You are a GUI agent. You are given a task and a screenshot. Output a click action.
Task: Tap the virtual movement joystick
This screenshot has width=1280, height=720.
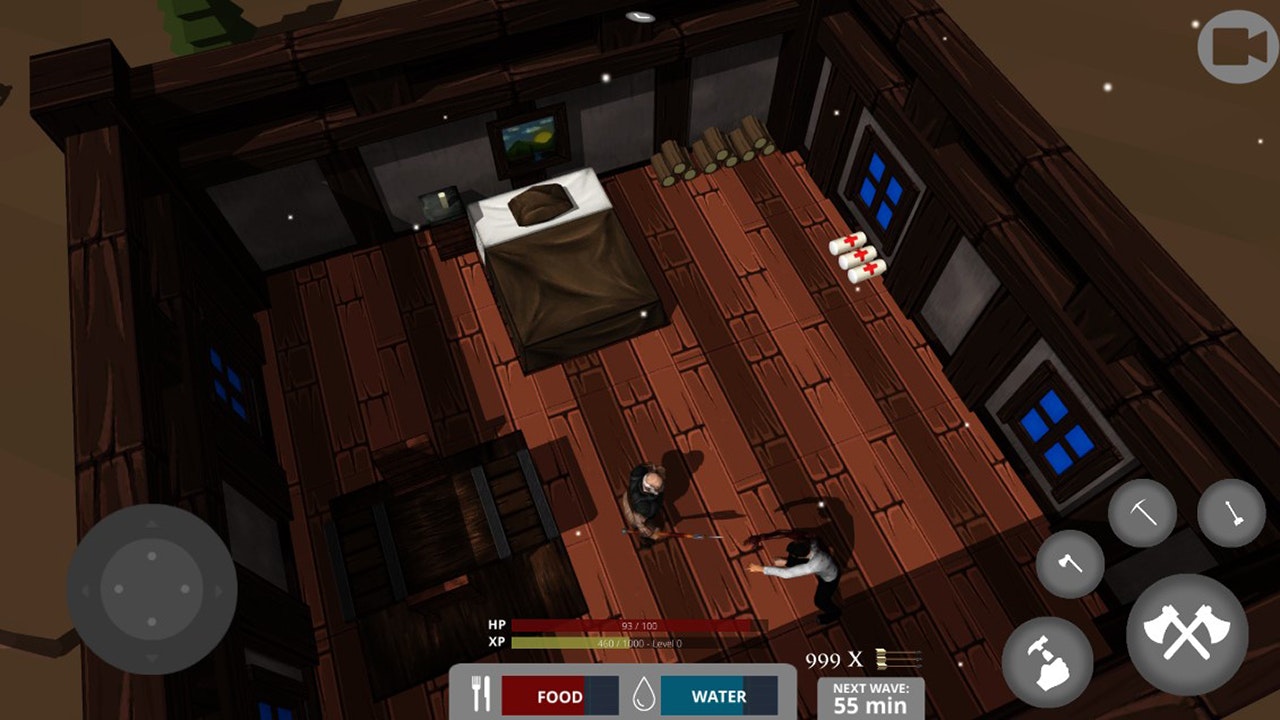pos(152,589)
